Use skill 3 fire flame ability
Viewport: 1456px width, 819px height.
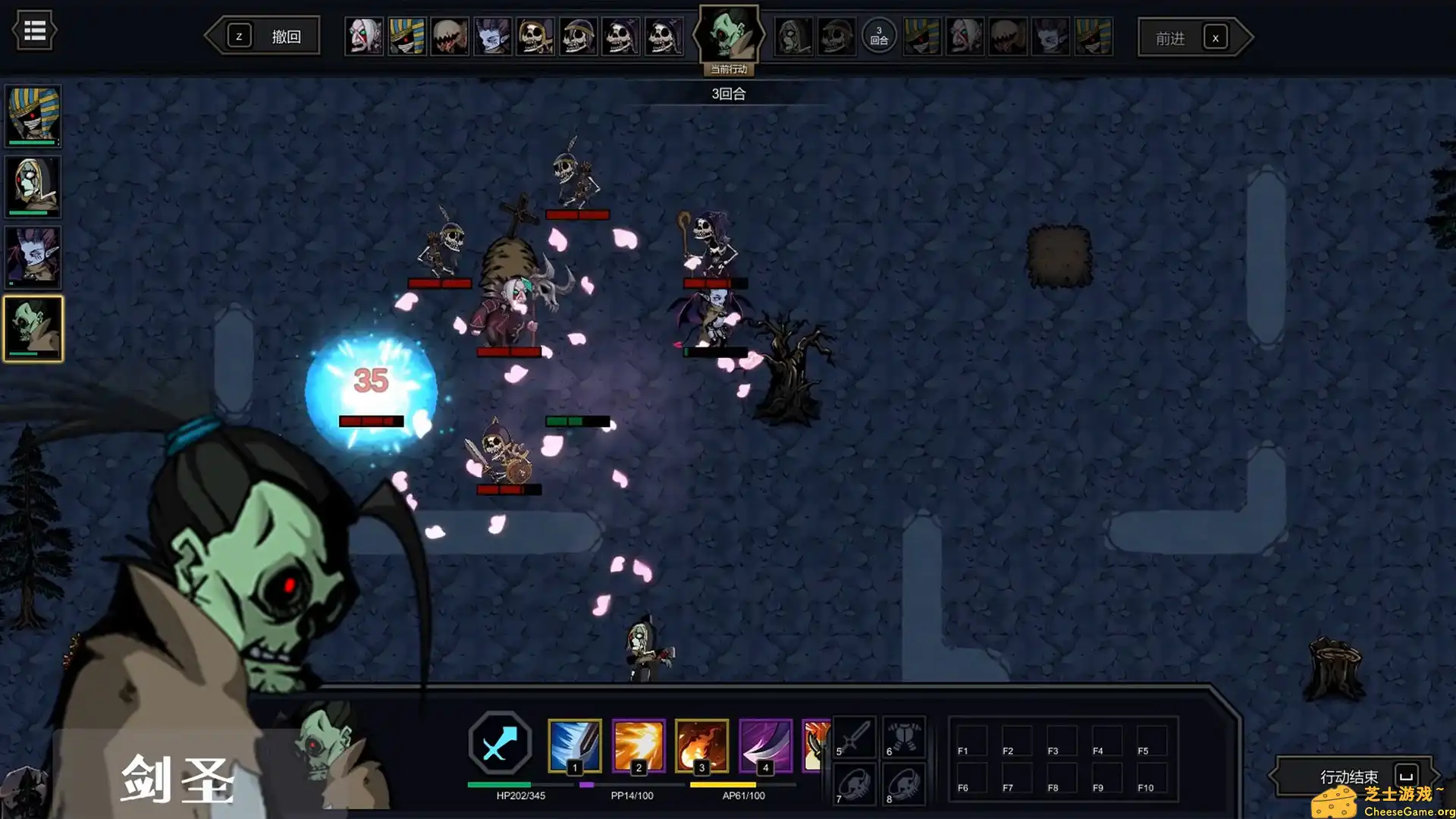[x=701, y=745]
